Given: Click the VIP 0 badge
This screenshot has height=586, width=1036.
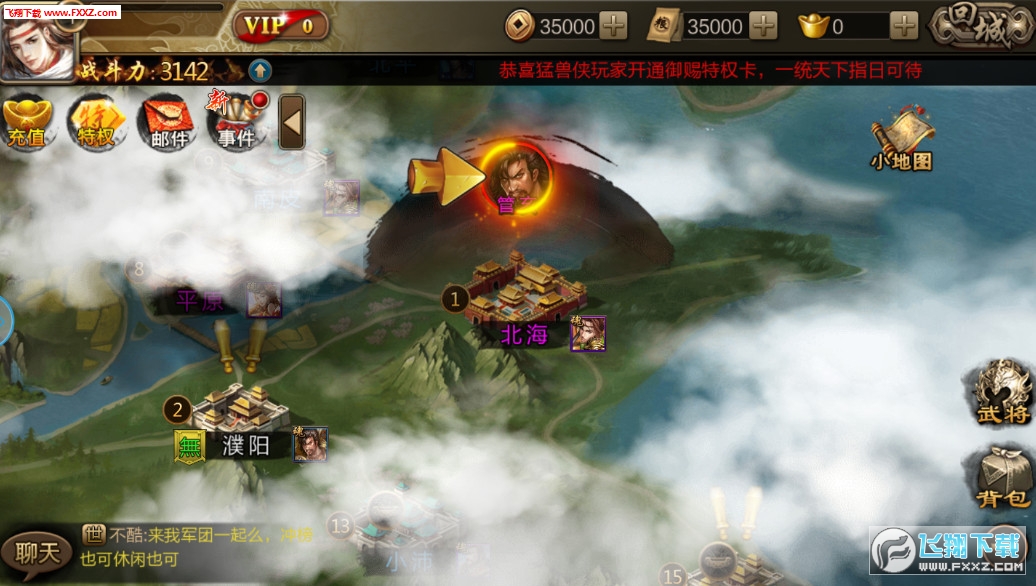Looking at the screenshot, I should [x=281, y=25].
